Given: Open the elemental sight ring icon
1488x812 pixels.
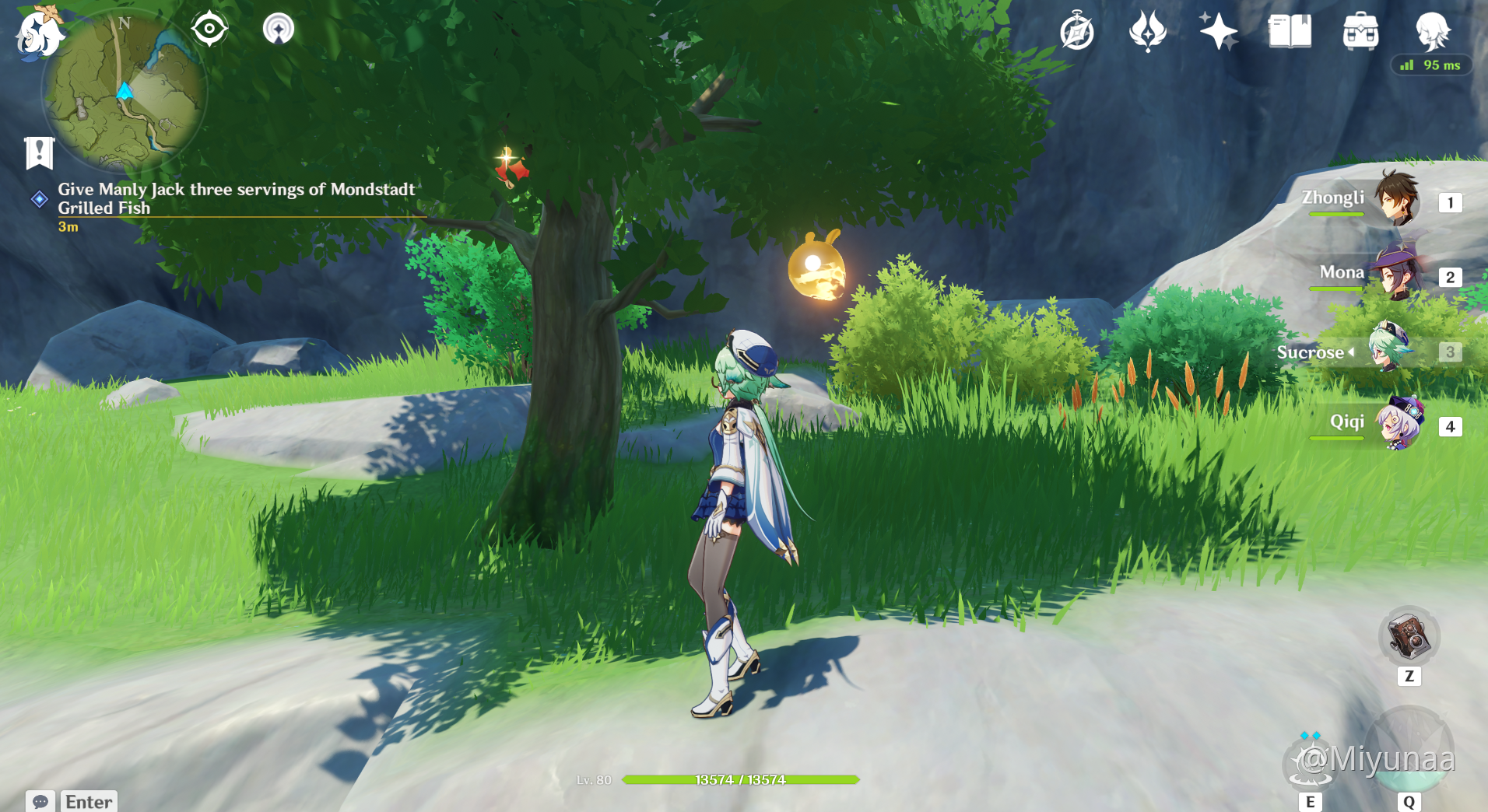Looking at the screenshot, I should [279, 30].
